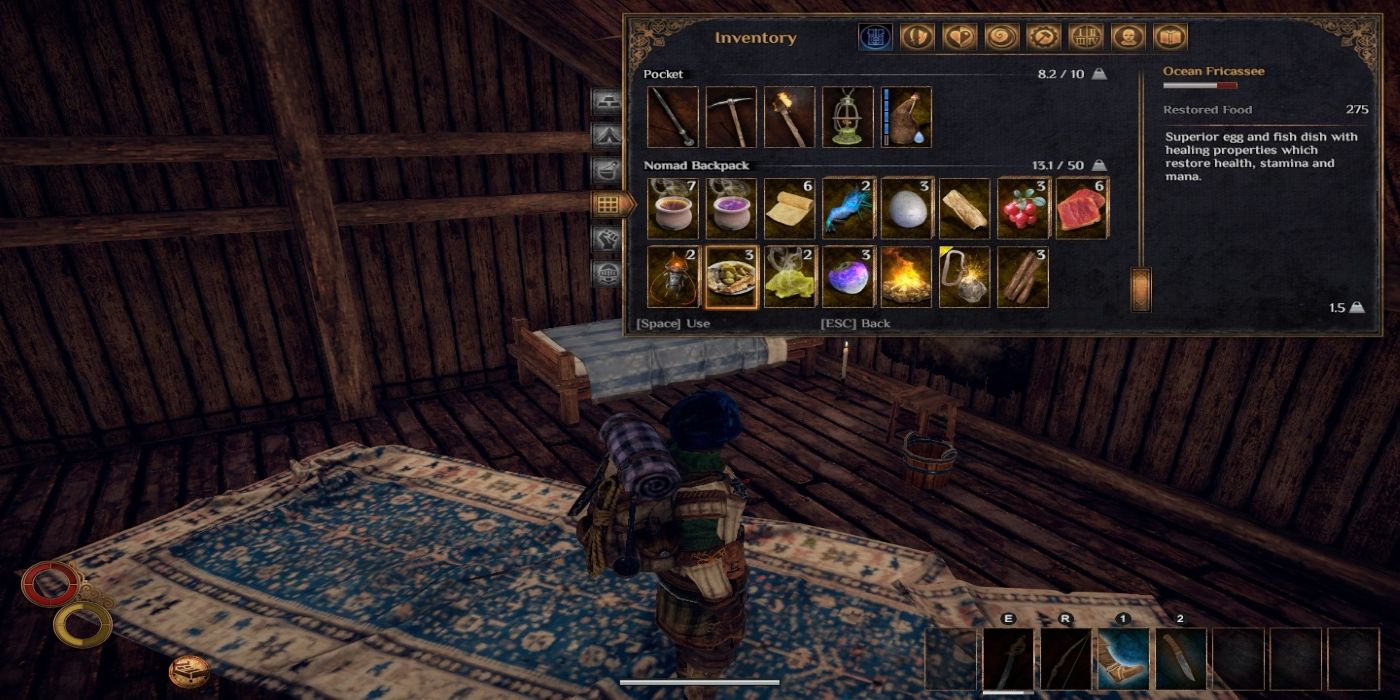Activate the boot kick skill in quickslot

coord(1123,659)
